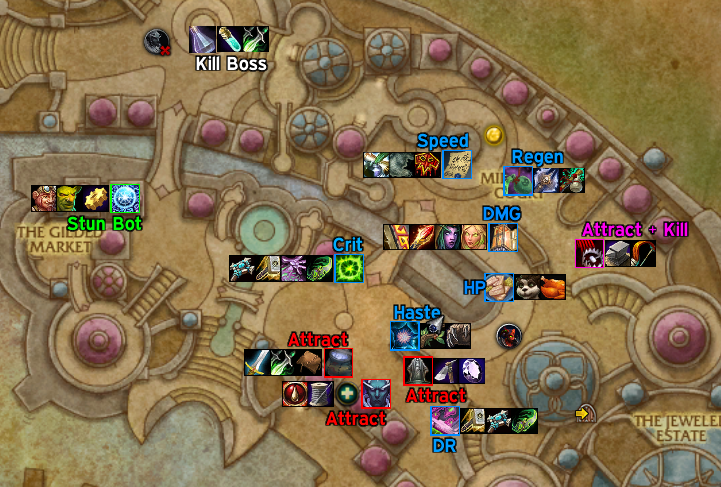
Task: Click the skull boss marker with red X
Action: point(156,41)
